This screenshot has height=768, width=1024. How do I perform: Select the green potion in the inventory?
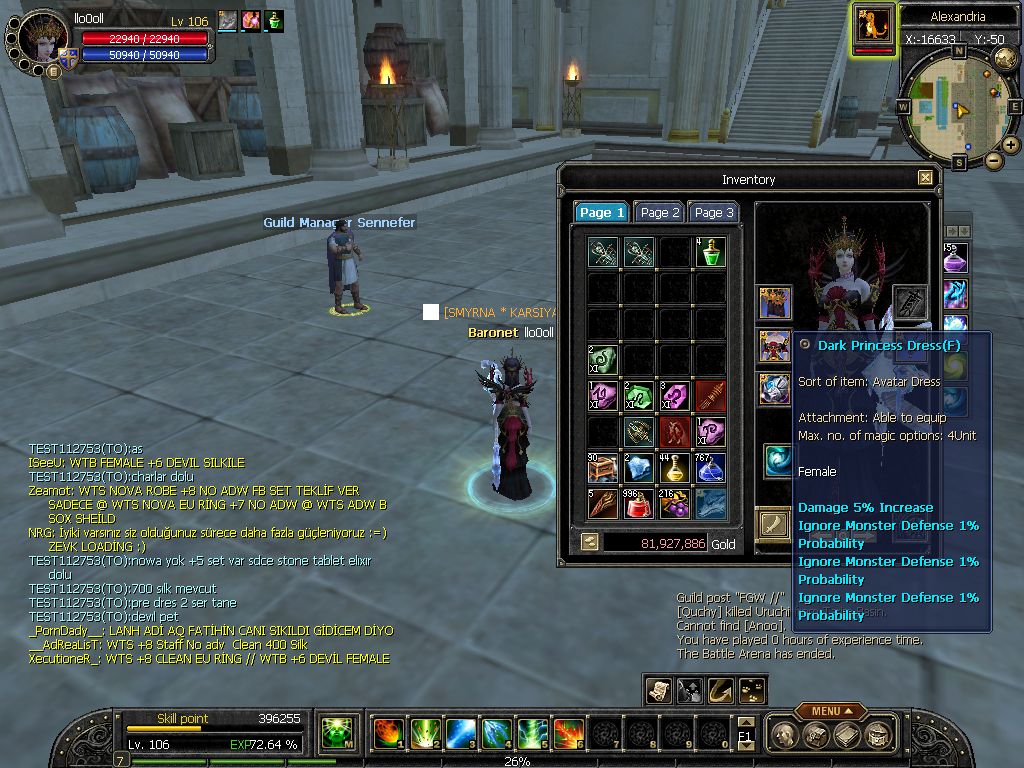click(x=710, y=252)
